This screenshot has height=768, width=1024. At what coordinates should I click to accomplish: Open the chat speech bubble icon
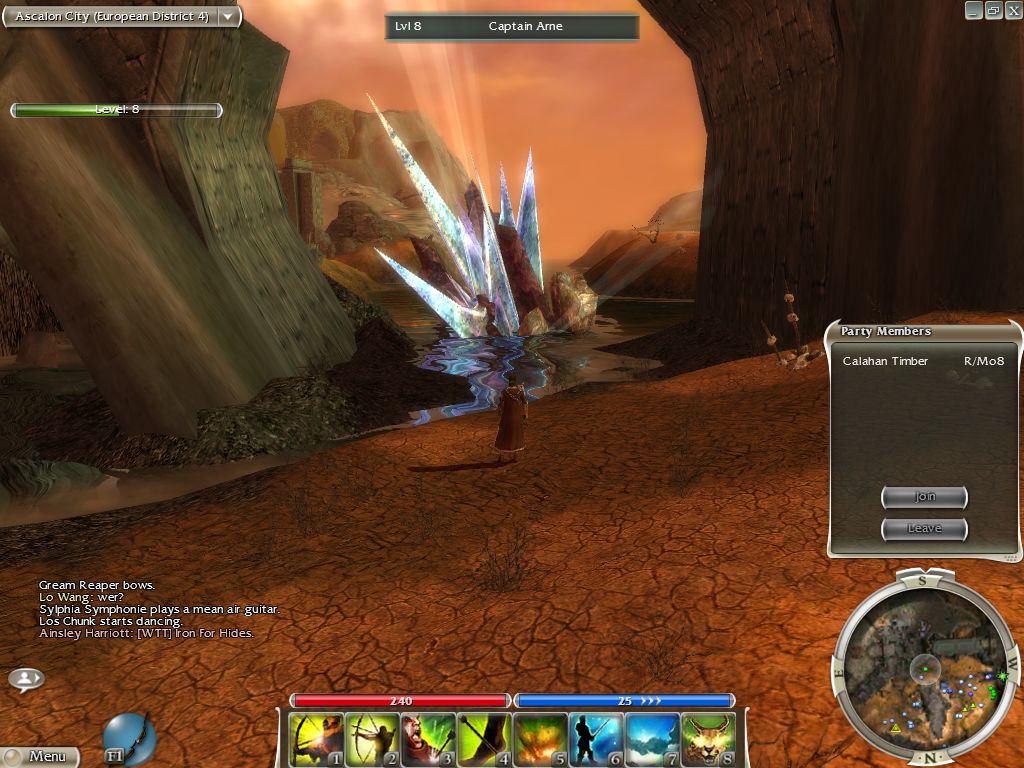coord(26,679)
